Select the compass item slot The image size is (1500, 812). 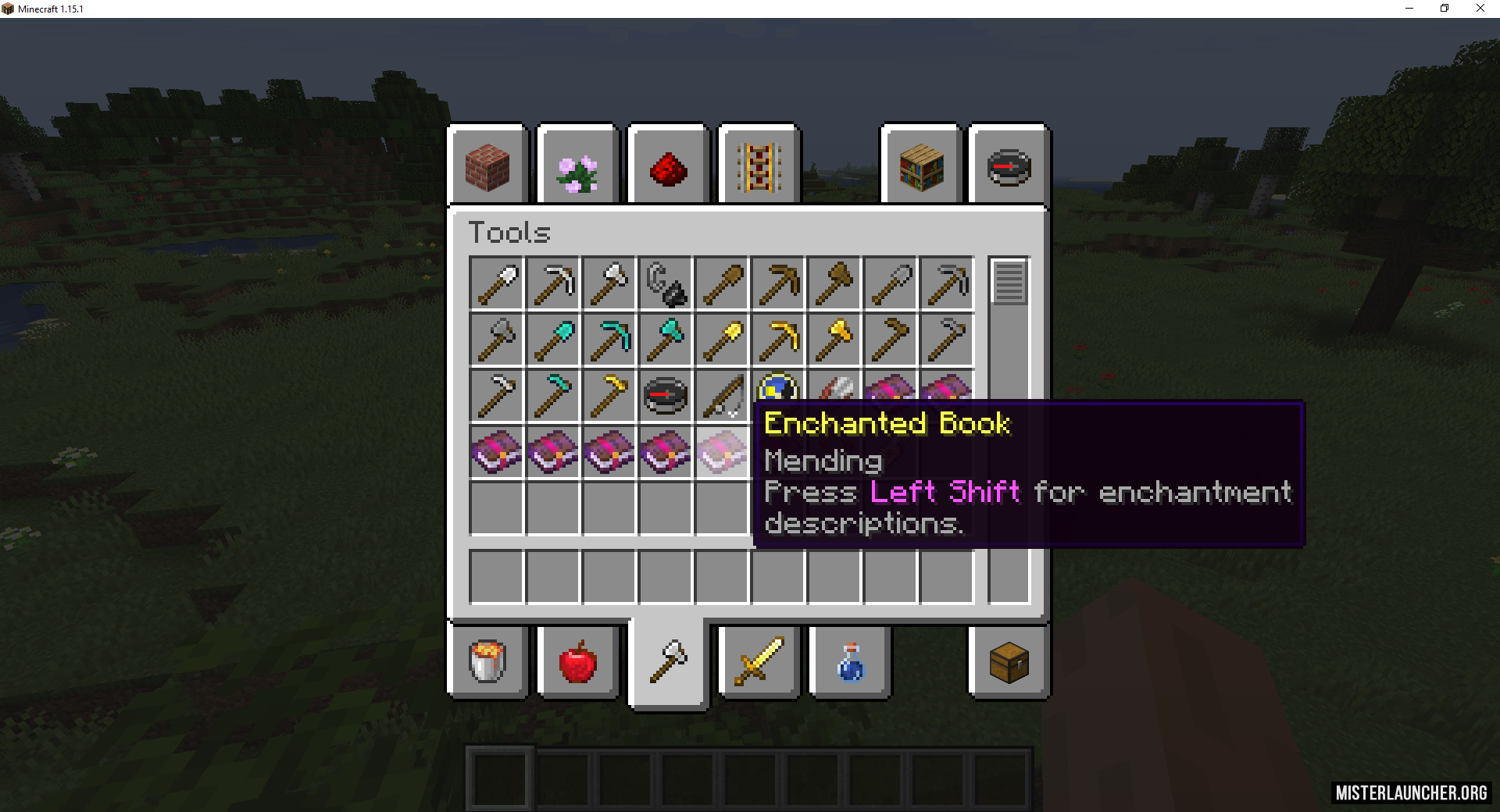(666, 396)
